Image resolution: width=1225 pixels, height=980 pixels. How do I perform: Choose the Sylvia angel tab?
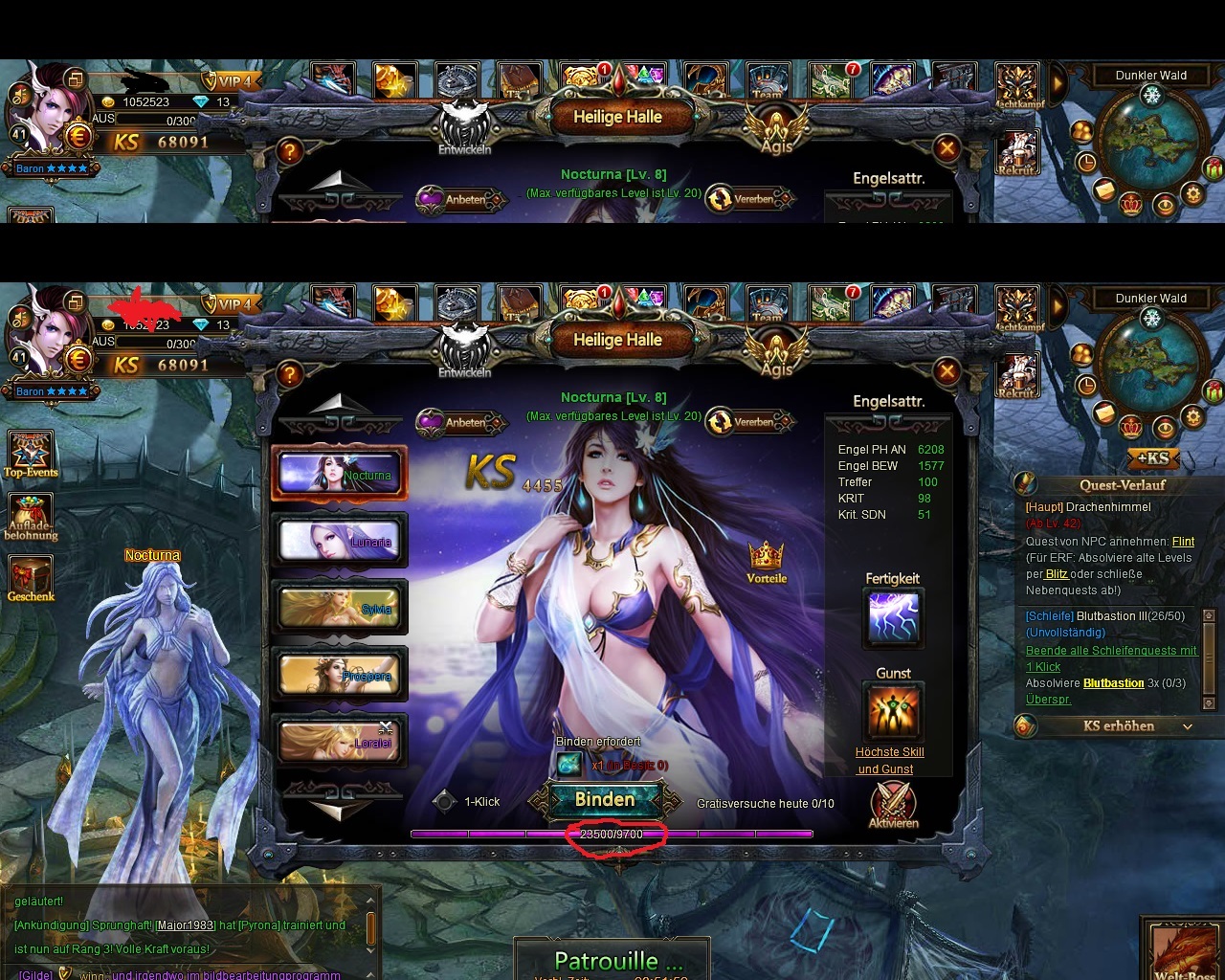[x=339, y=608]
